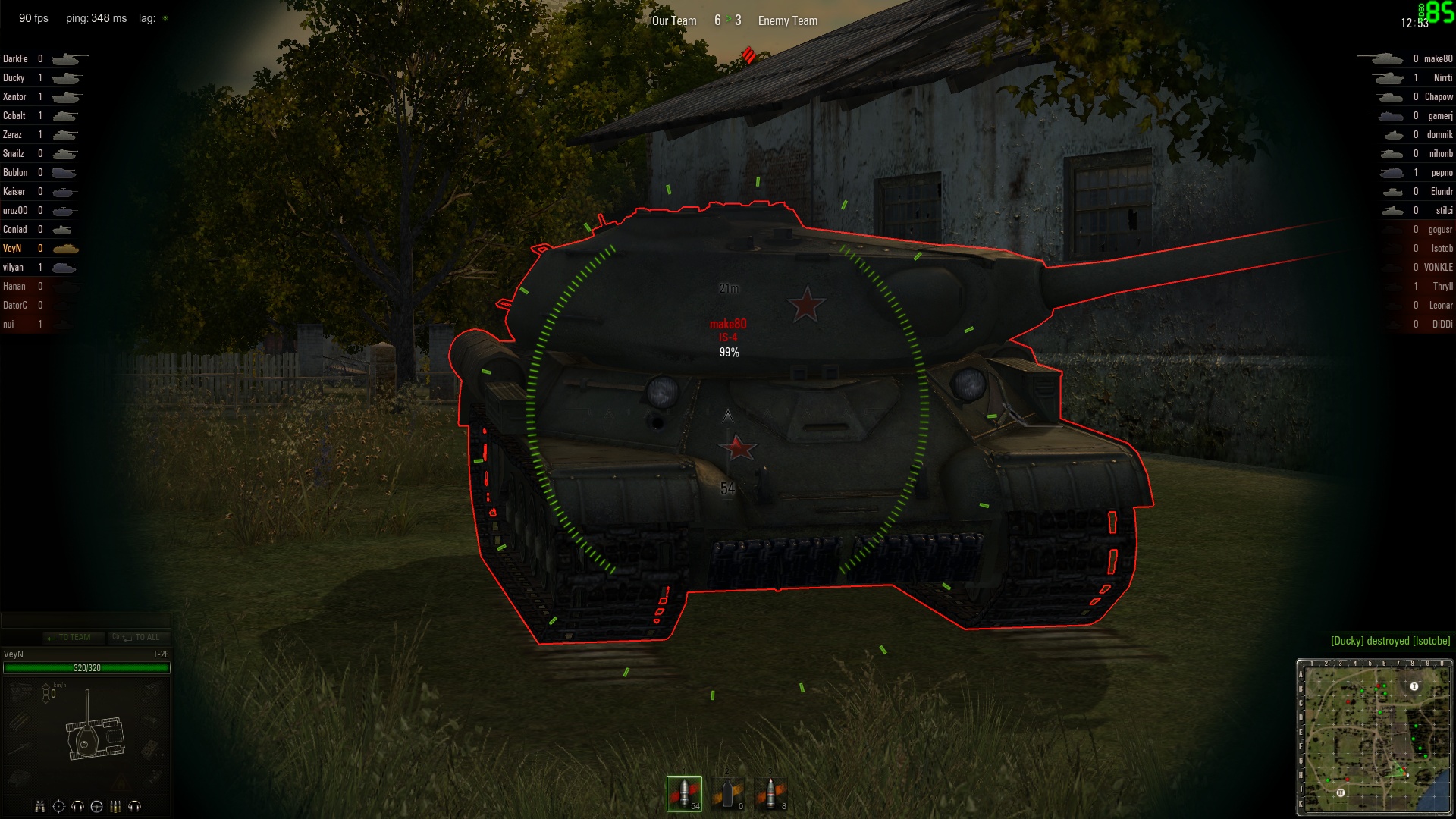Select the empty shell slot showing 0 rounds
This screenshot has width=1456, height=819.
[728, 793]
